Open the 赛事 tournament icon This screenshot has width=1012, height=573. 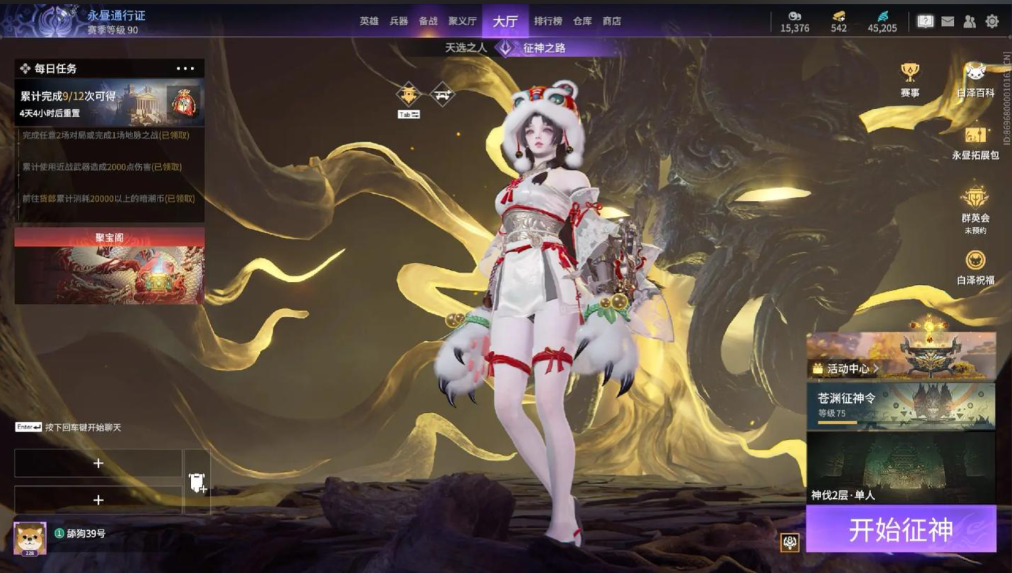coord(909,79)
